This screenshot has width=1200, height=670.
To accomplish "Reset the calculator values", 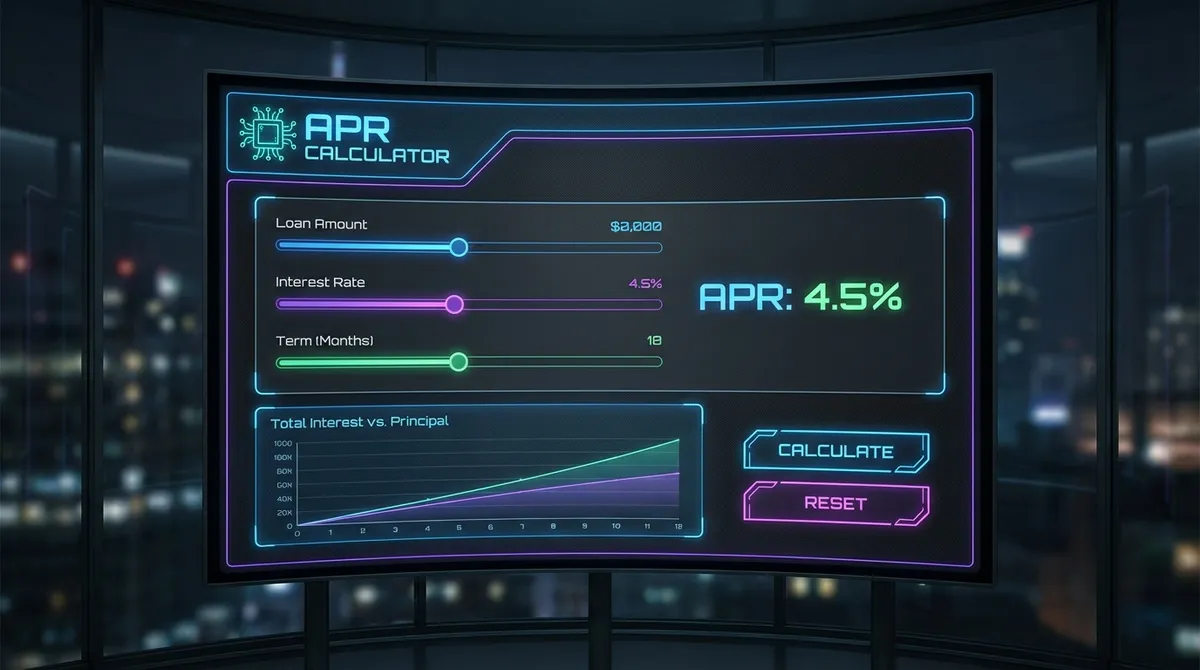I will pos(835,503).
